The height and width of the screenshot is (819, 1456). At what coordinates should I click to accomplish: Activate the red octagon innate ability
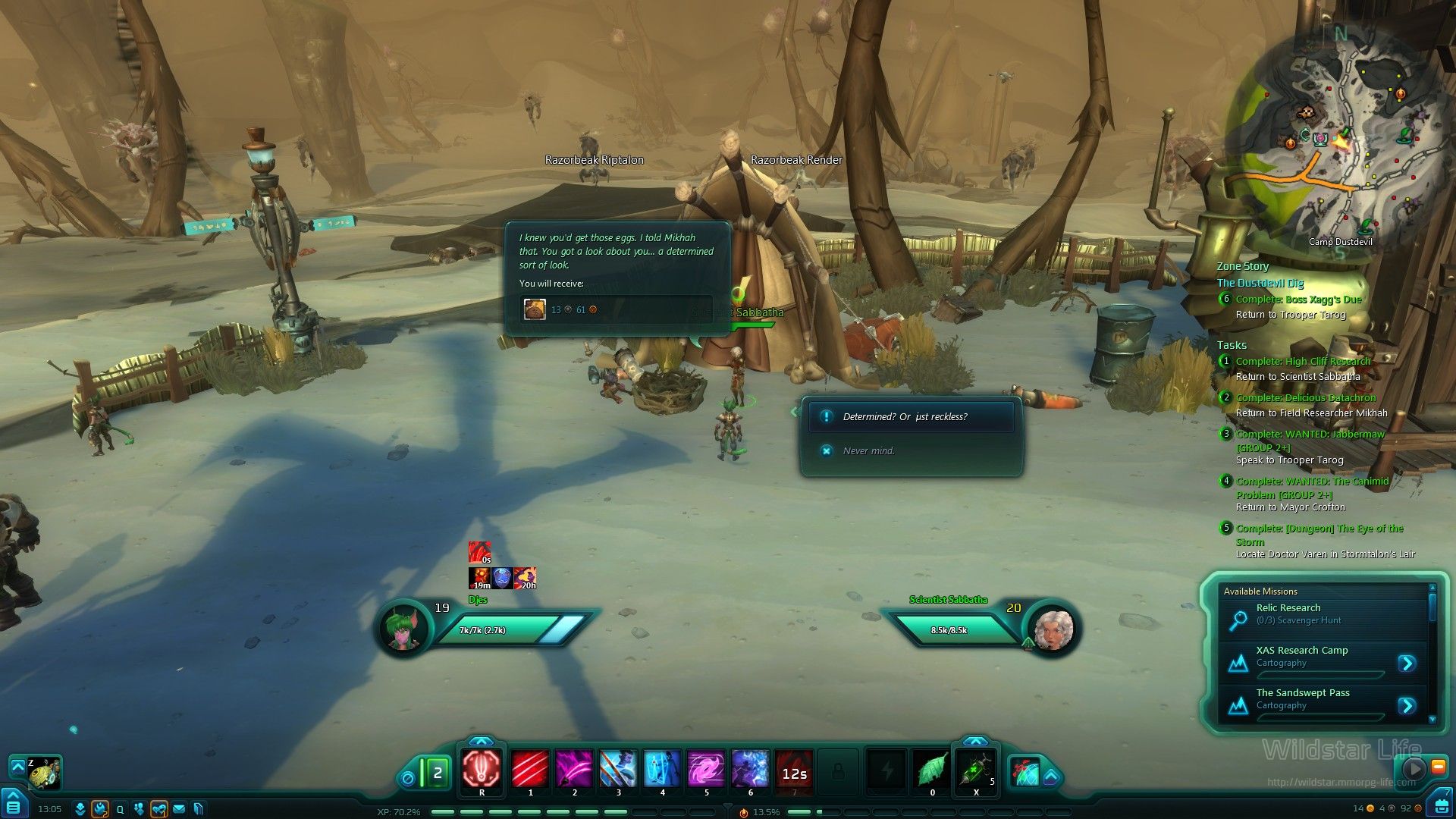click(482, 770)
